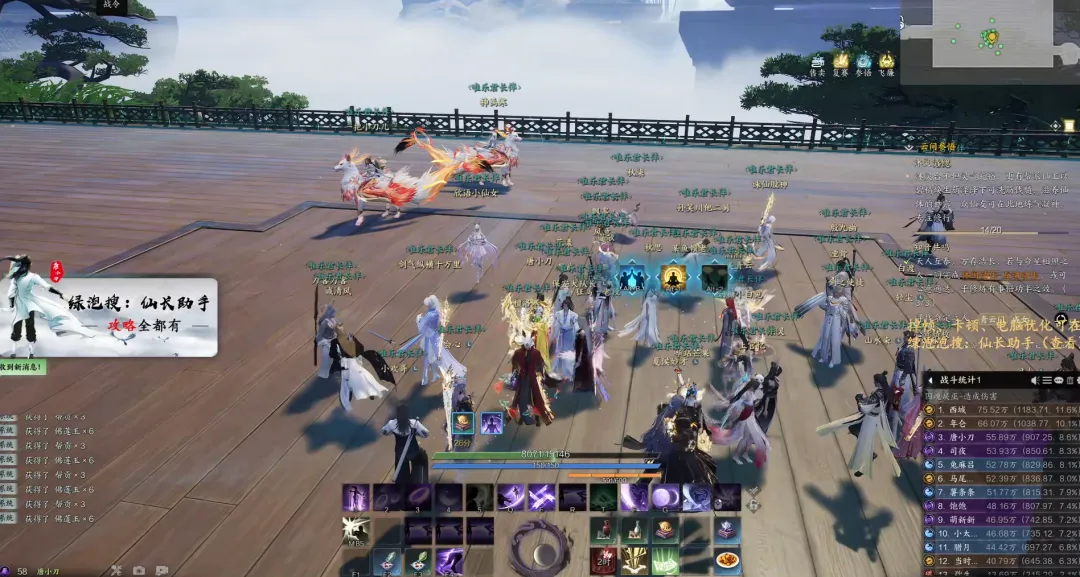Activate the purple lightning dash skill on F4

449,561
